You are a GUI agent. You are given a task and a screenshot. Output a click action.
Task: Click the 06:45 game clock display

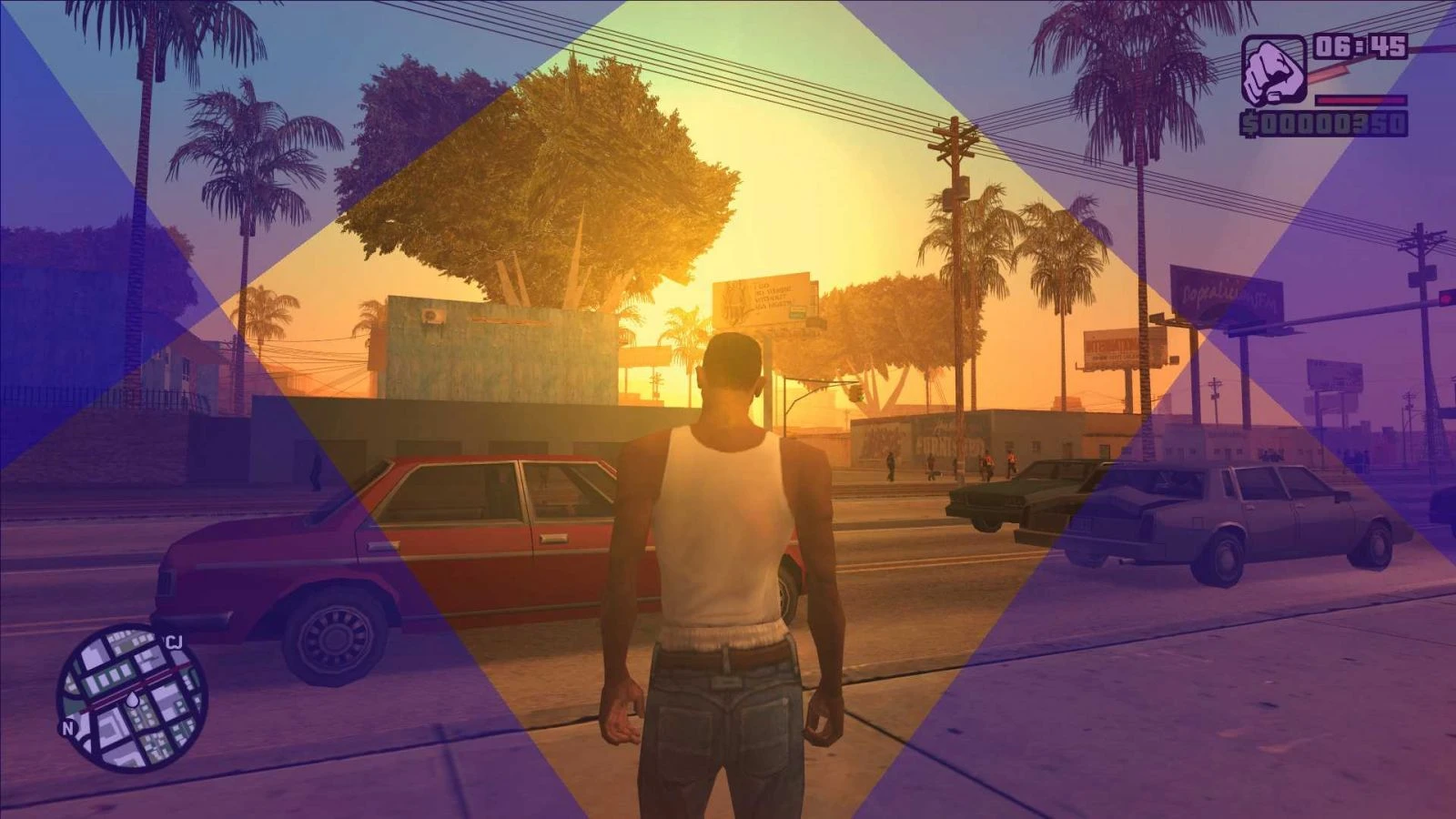[x=1360, y=46]
